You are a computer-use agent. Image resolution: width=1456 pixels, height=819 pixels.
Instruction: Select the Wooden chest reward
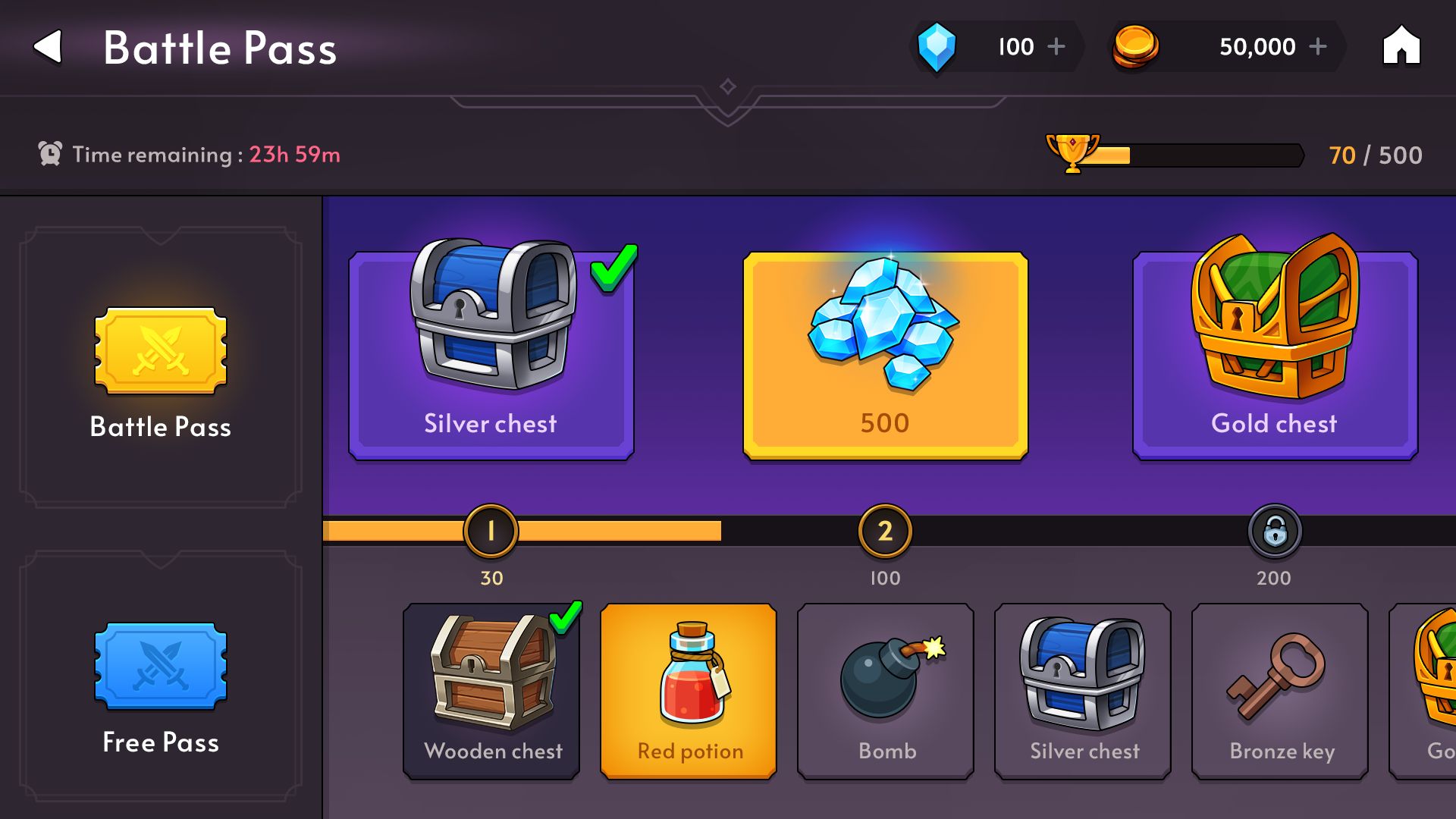click(491, 692)
